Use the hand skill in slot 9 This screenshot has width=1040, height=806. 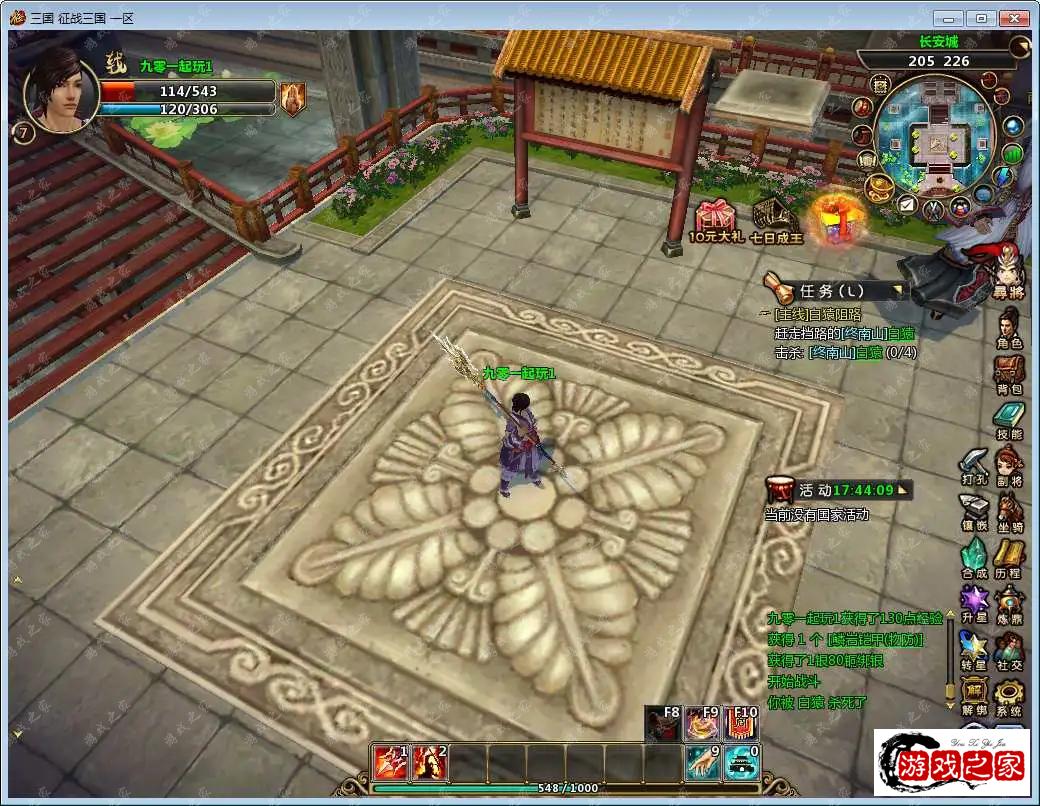pyautogui.click(x=703, y=764)
